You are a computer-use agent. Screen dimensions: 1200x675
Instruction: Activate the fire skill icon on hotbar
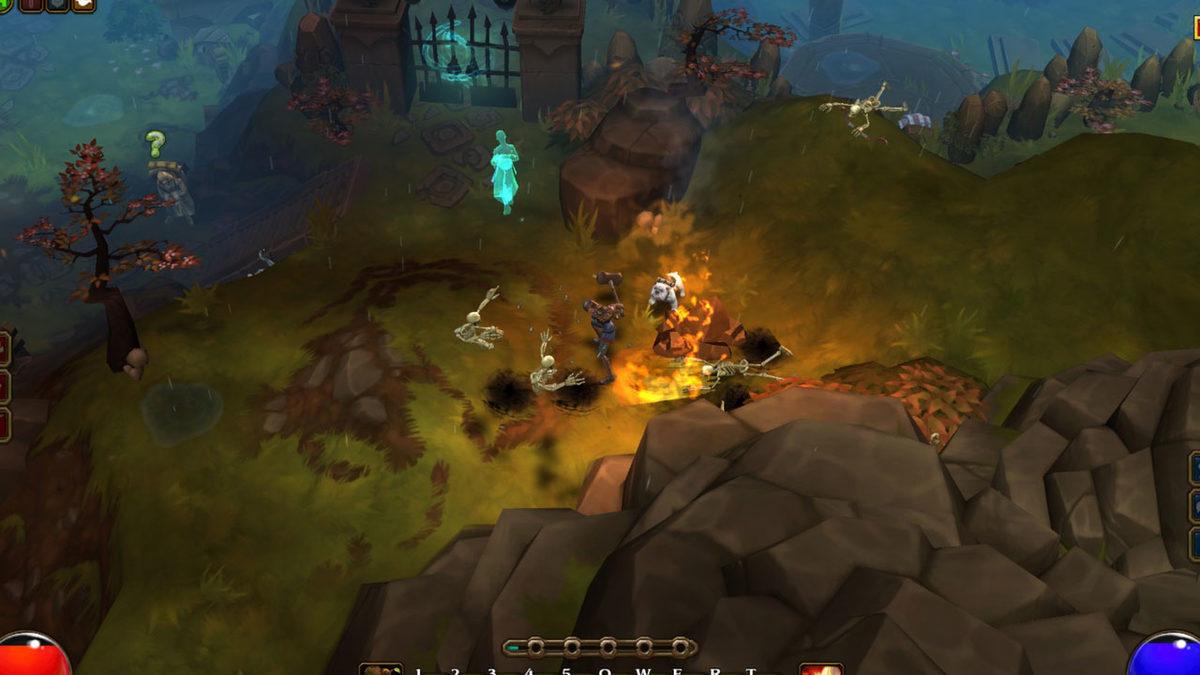click(820, 669)
